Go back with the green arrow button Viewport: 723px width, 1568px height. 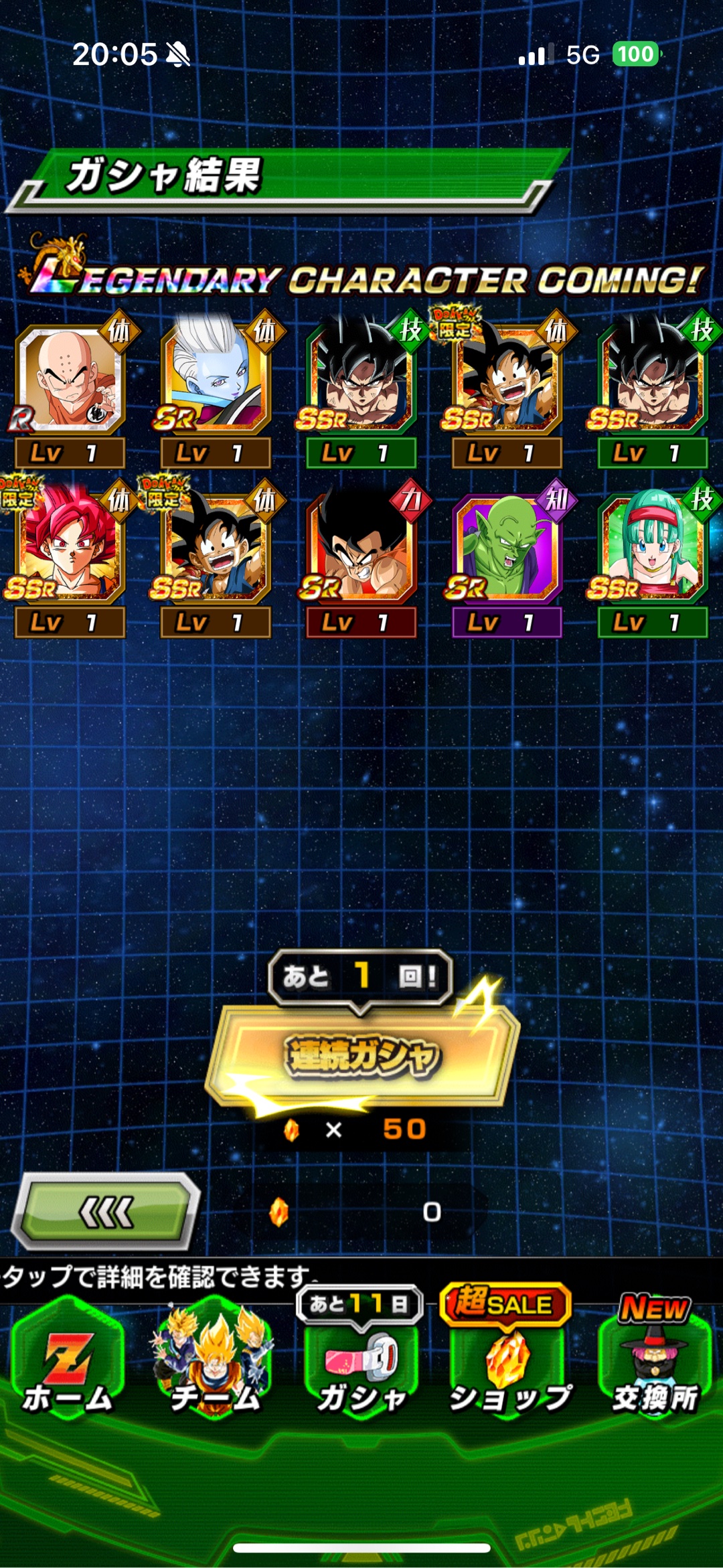click(x=106, y=1211)
